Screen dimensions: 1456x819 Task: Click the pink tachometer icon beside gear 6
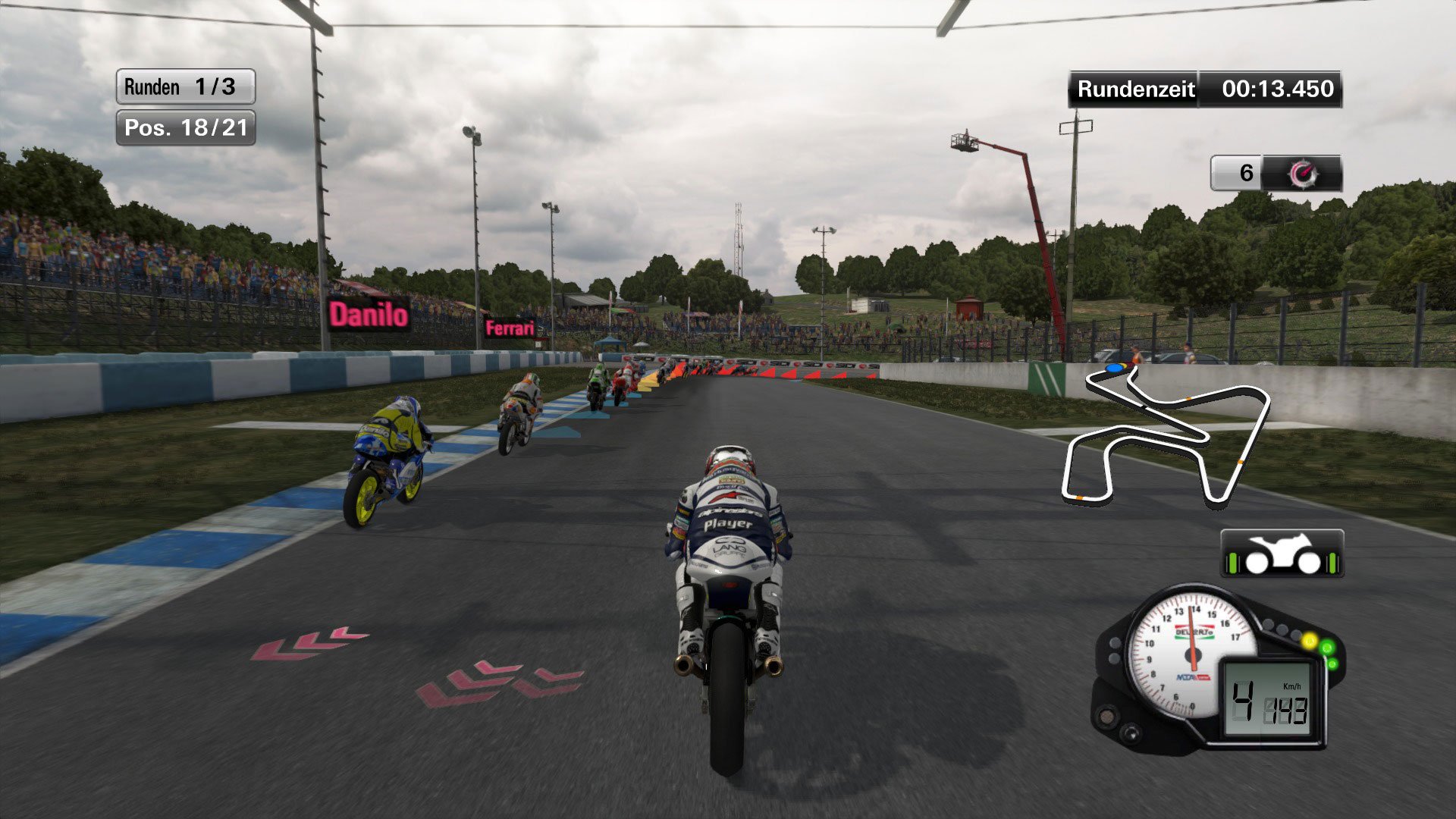(x=1304, y=173)
